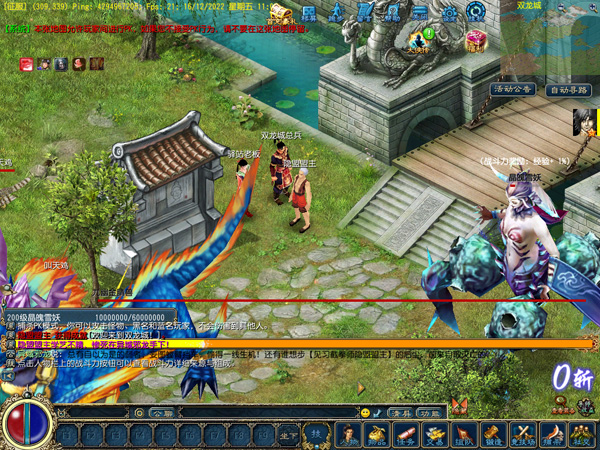Open the chat emoji smiley picker
The width and height of the screenshot is (600, 450).
pos(365,412)
